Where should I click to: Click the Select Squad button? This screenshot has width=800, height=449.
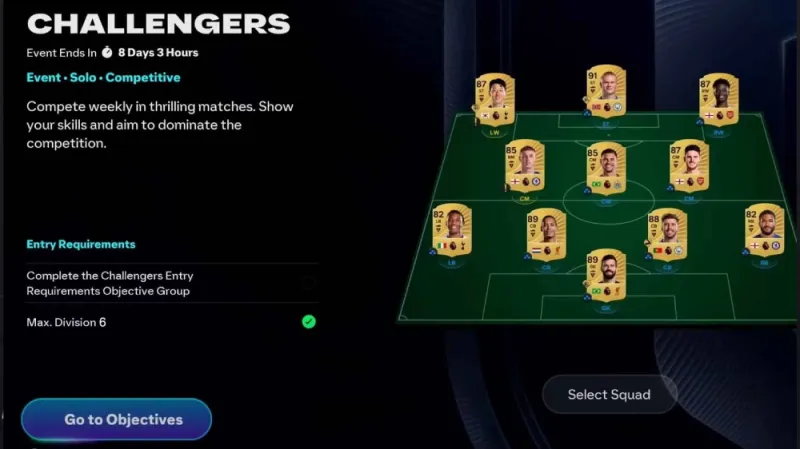pyautogui.click(x=609, y=394)
